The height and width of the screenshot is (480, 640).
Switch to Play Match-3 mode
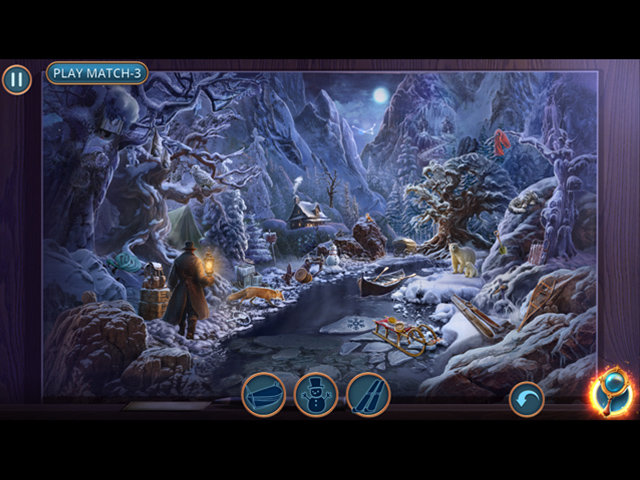97,73
